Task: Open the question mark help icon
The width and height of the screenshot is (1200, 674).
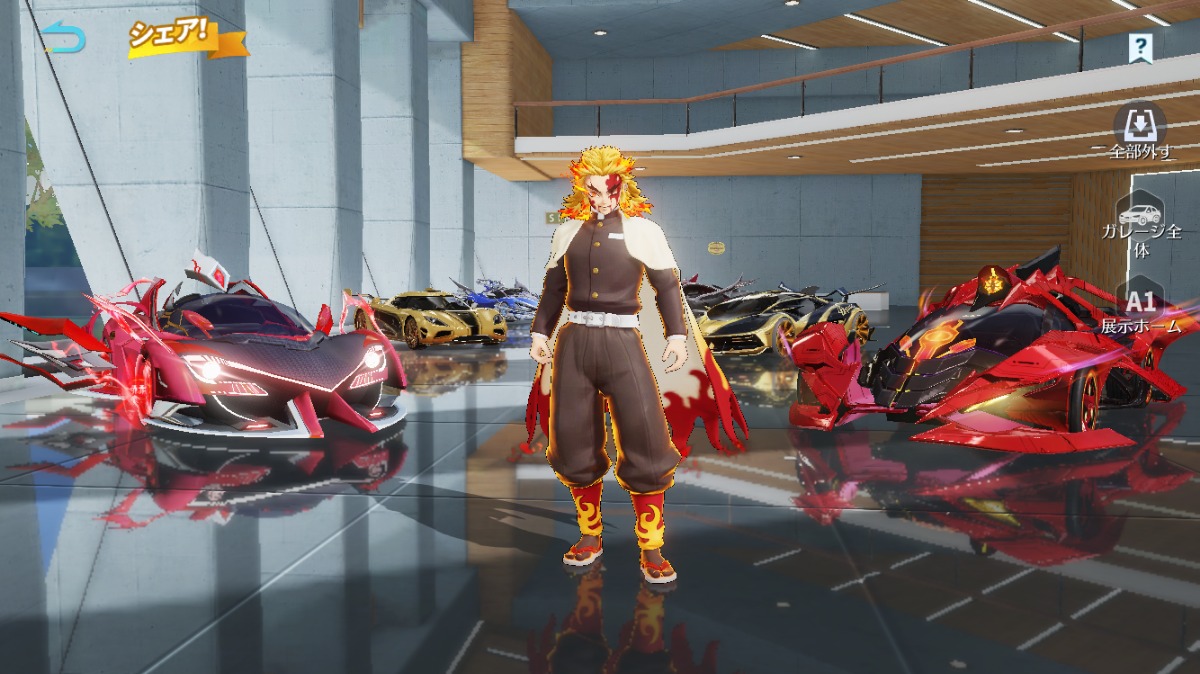Action: (x=1139, y=46)
